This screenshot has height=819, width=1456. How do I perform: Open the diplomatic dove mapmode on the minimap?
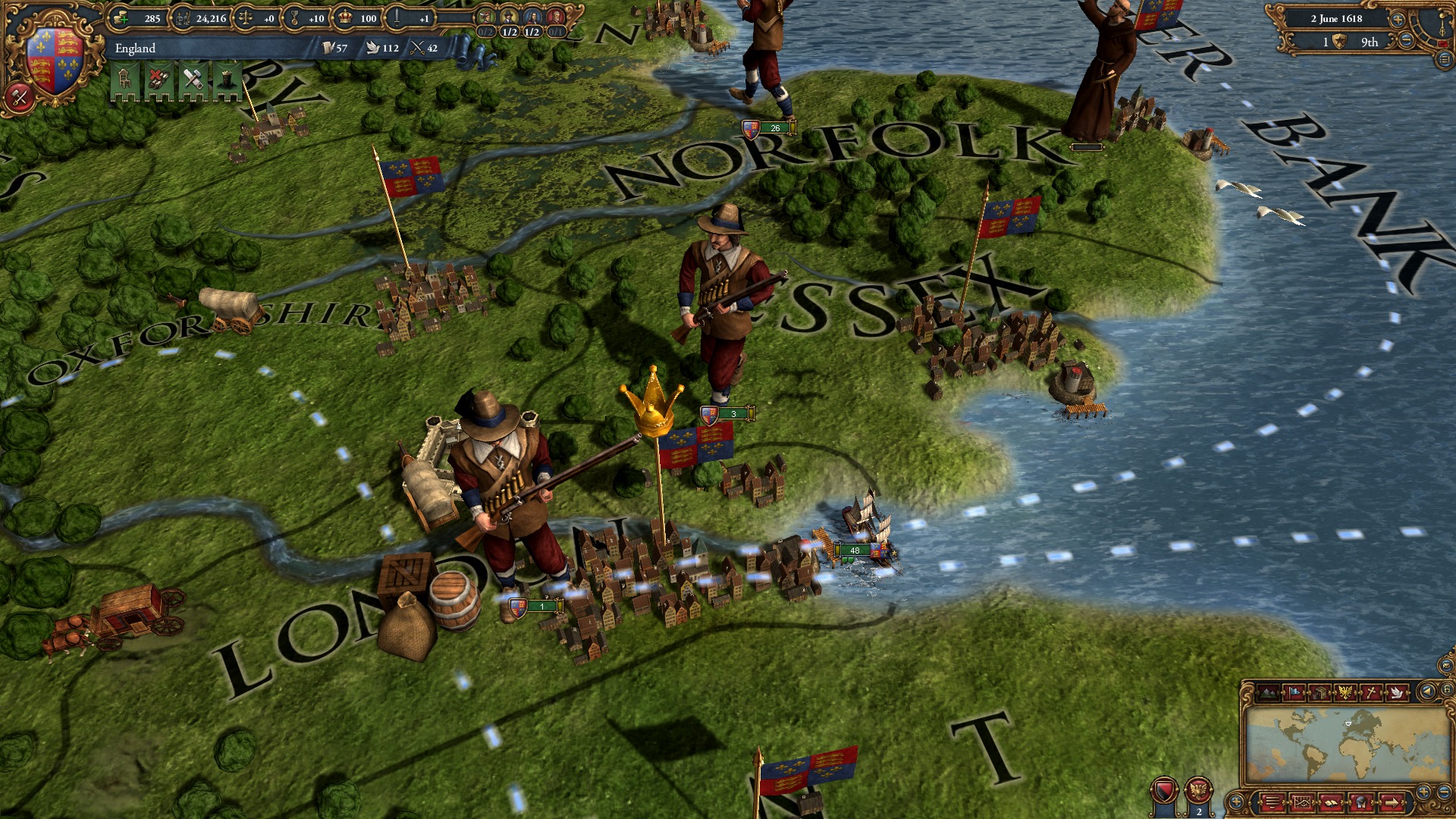tap(1397, 692)
